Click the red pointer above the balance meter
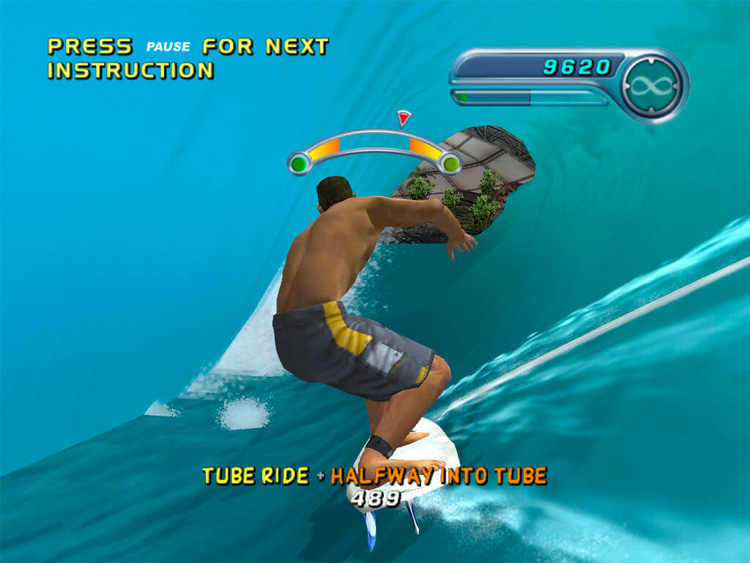 [403, 119]
